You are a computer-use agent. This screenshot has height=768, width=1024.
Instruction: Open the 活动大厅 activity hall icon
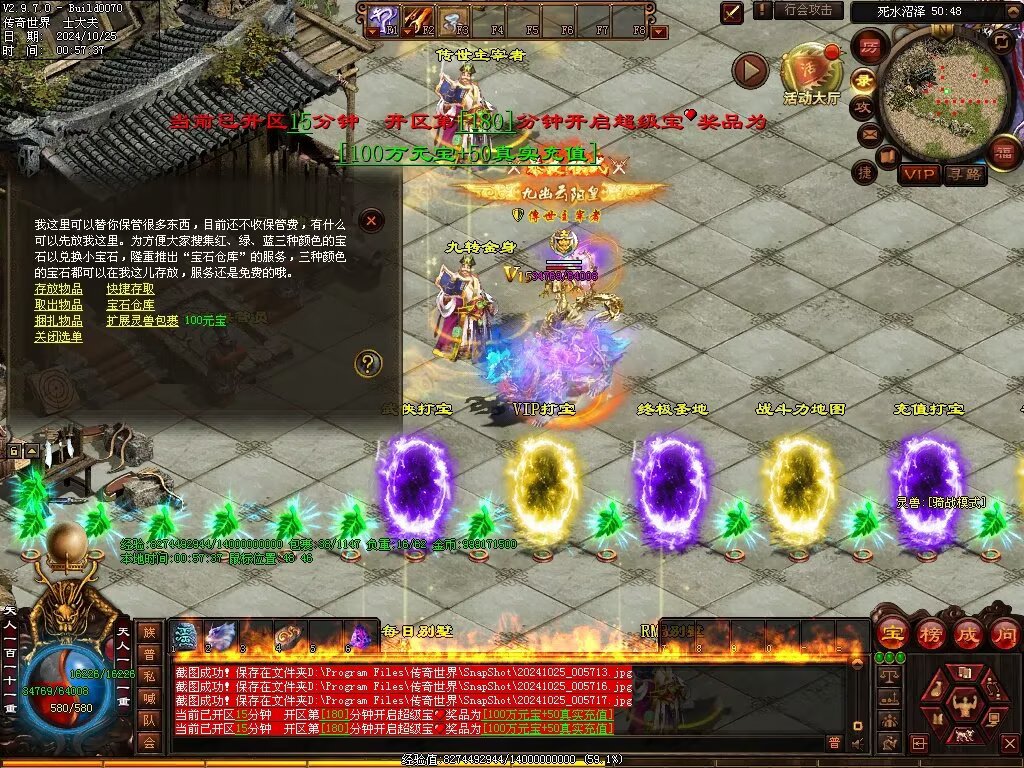click(811, 72)
